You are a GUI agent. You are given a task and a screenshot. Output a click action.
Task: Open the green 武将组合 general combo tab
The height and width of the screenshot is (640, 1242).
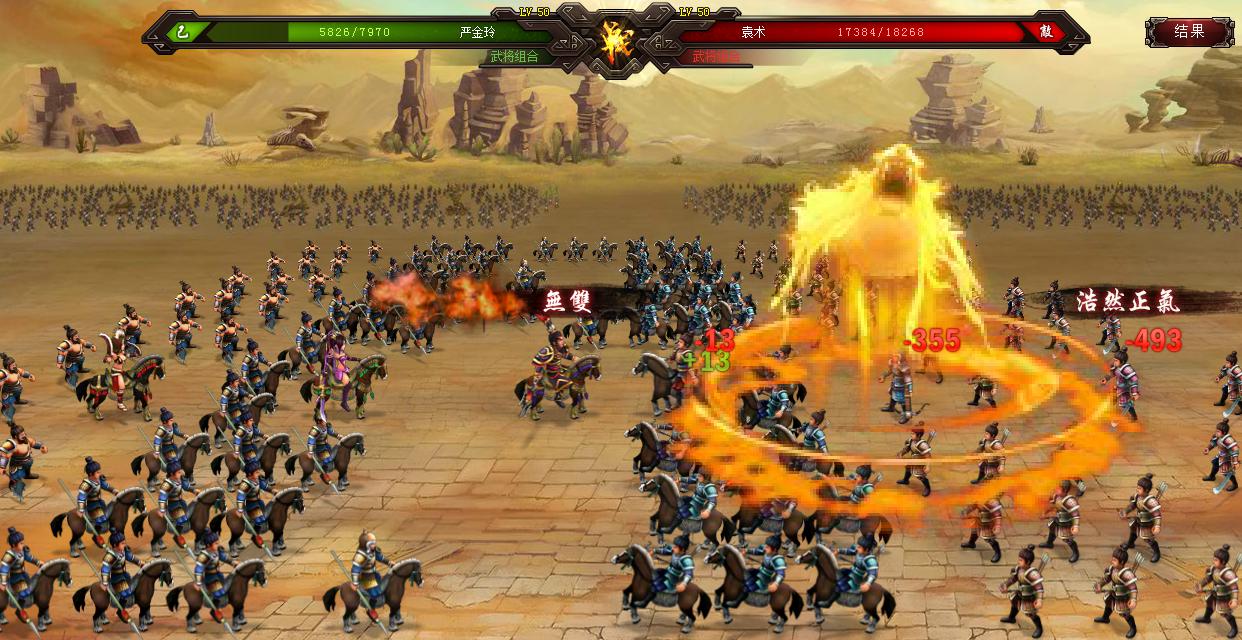[x=515, y=57]
